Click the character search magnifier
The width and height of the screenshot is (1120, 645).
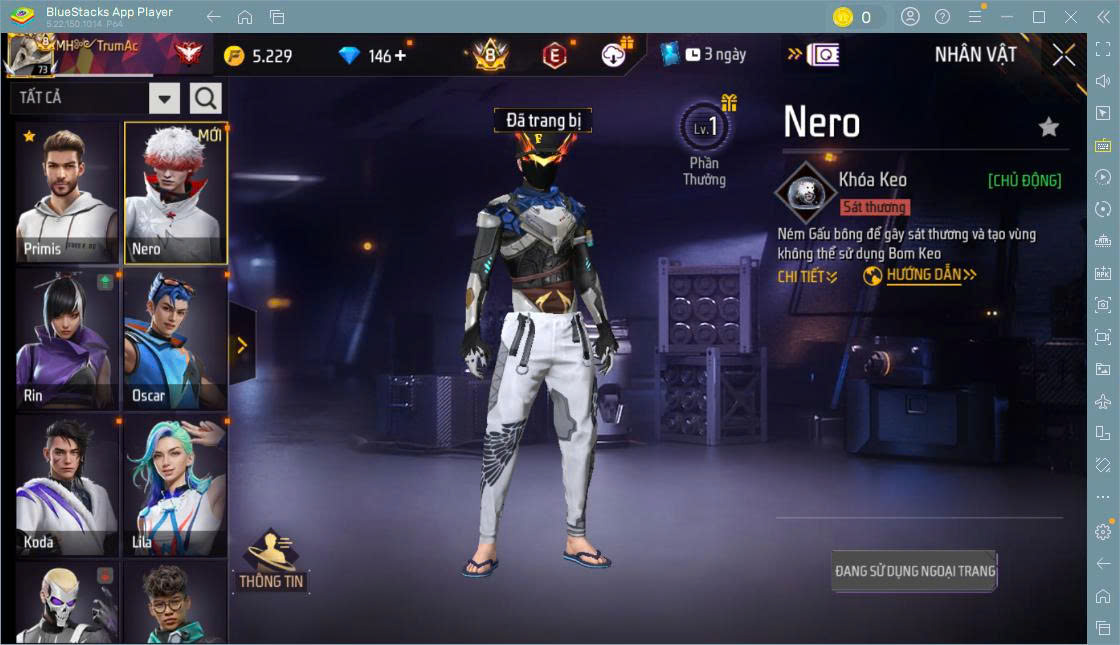(205, 98)
